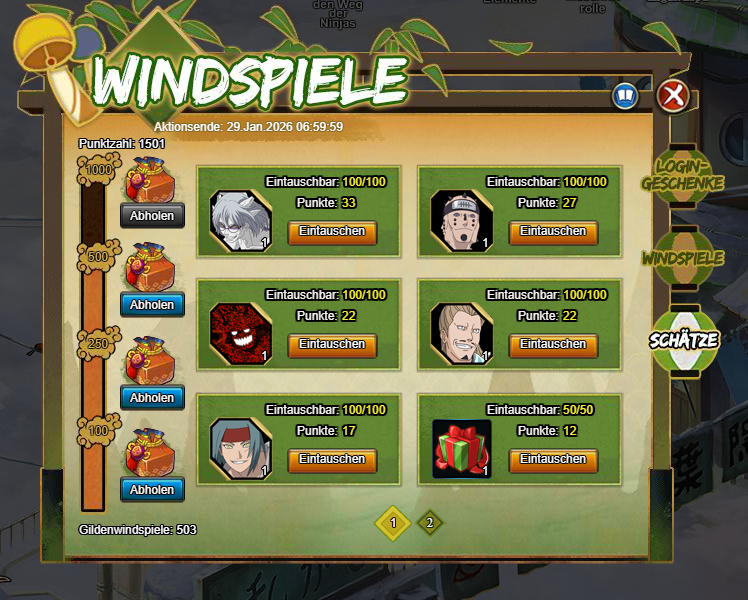This screenshot has height=600, width=748.
Task: Switch to the Login-Geschenke tab
Action: click(x=688, y=175)
